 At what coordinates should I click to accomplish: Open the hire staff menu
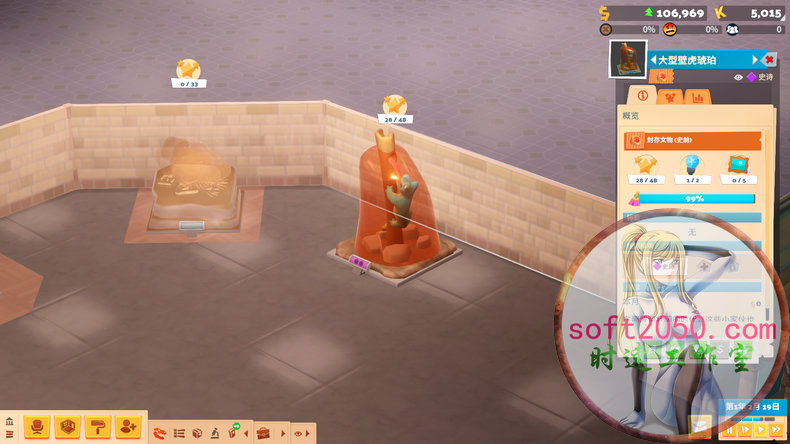coord(128,428)
